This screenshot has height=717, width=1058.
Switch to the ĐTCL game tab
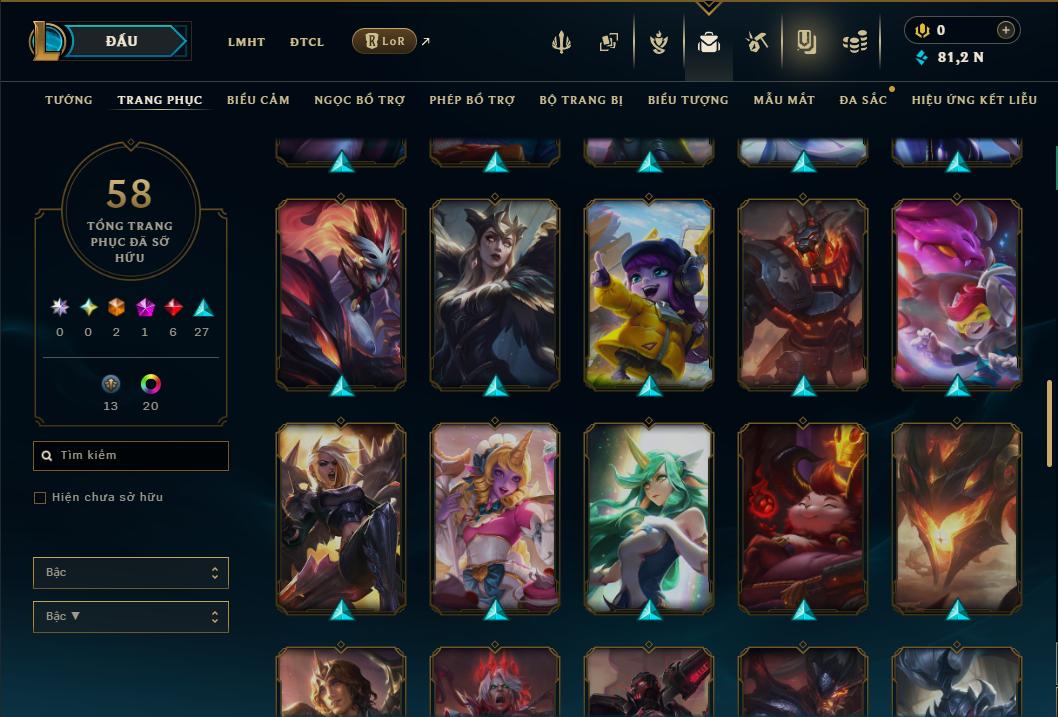[x=307, y=42]
